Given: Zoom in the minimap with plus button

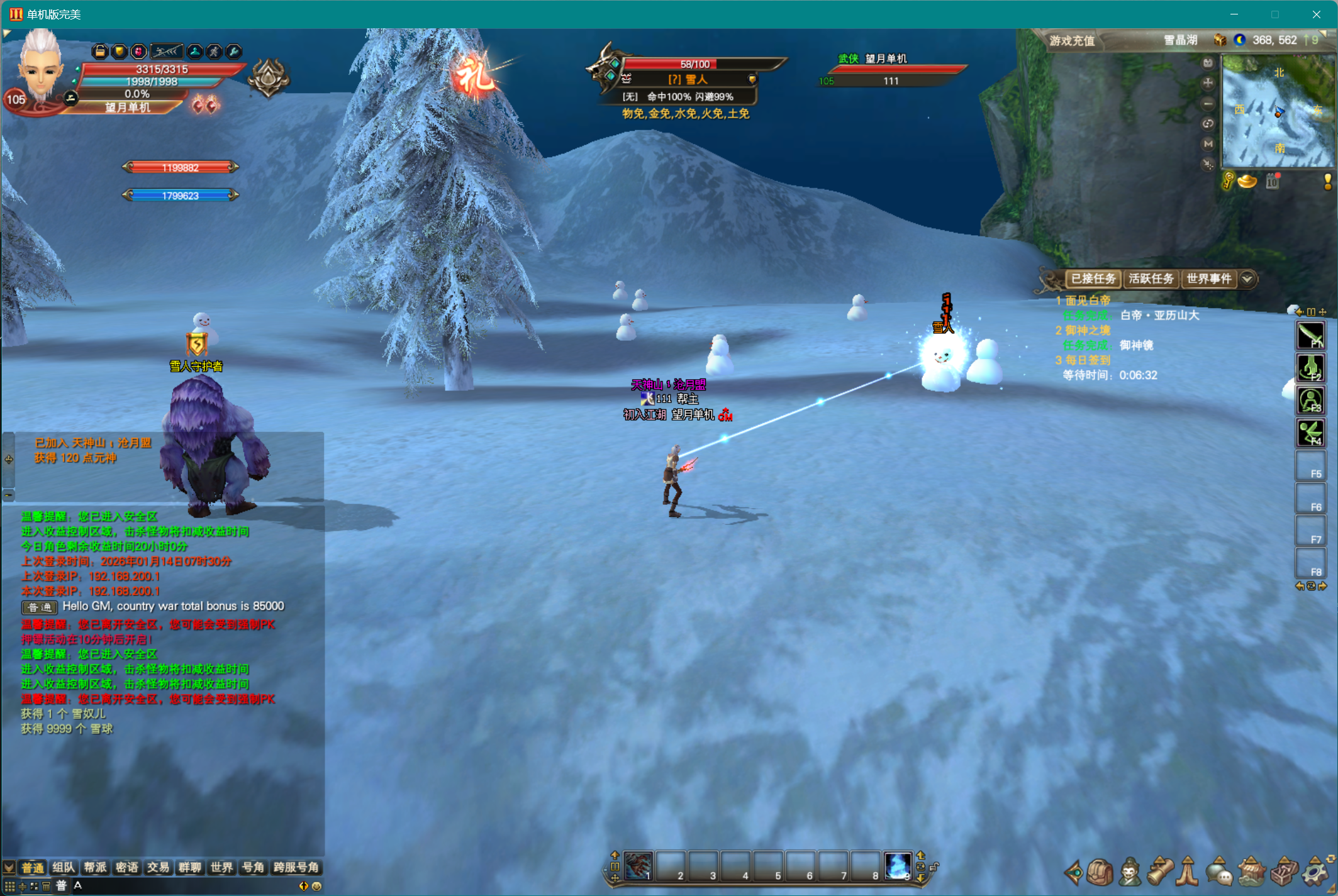Looking at the screenshot, I should pyautogui.click(x=1208, y=83).
